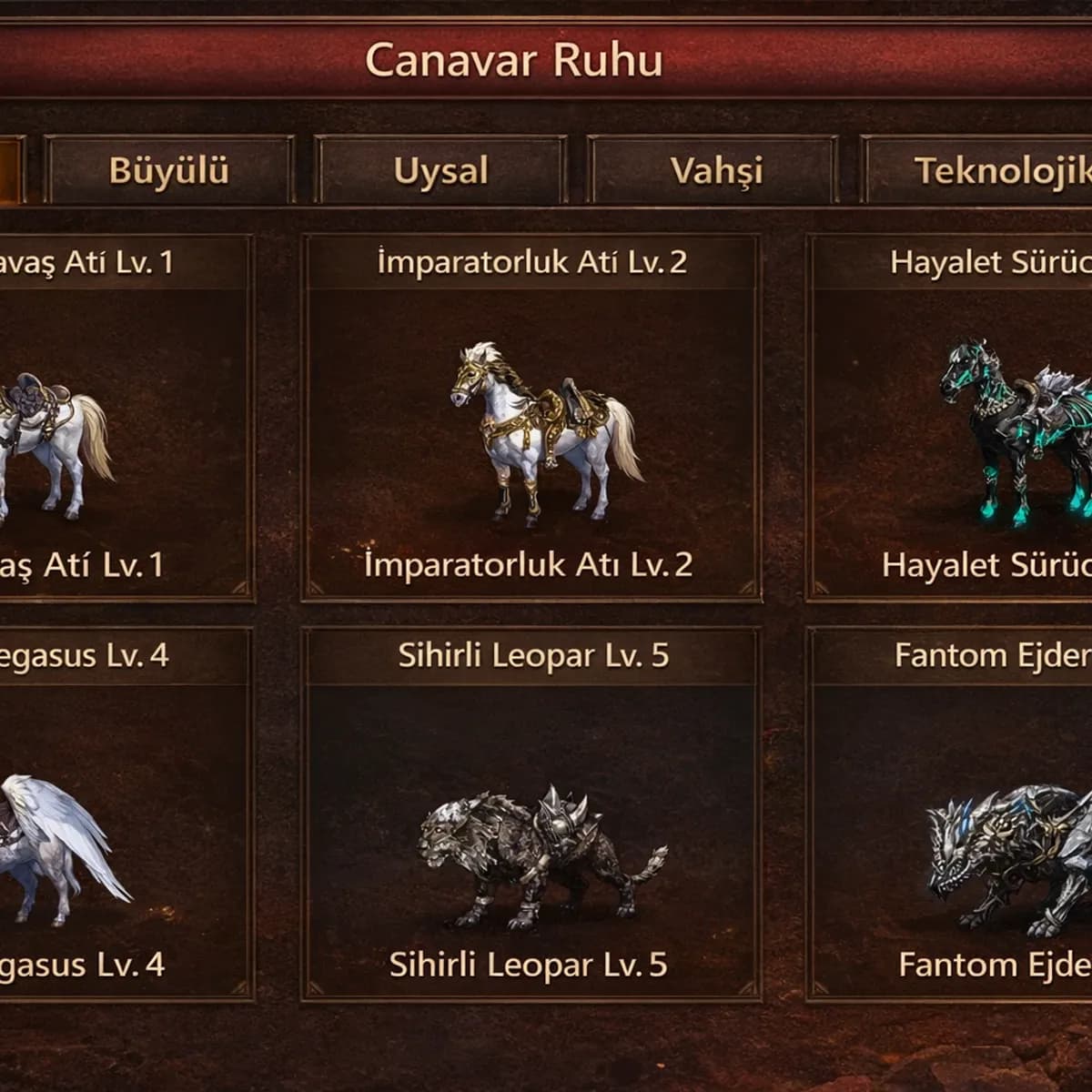Select the Vahşi tab
1092x1092 pixels.
[715, 170]
